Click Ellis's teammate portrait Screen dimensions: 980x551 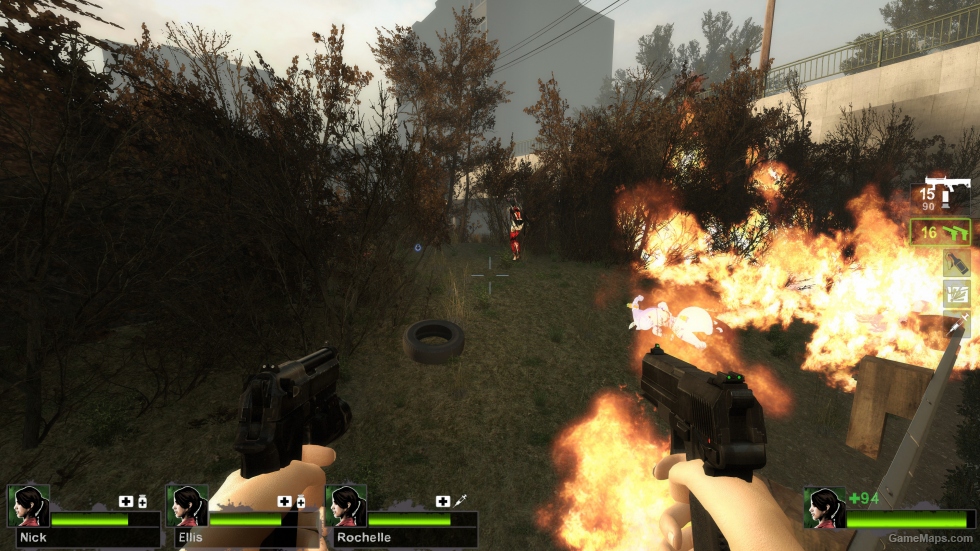coord(187,506)
